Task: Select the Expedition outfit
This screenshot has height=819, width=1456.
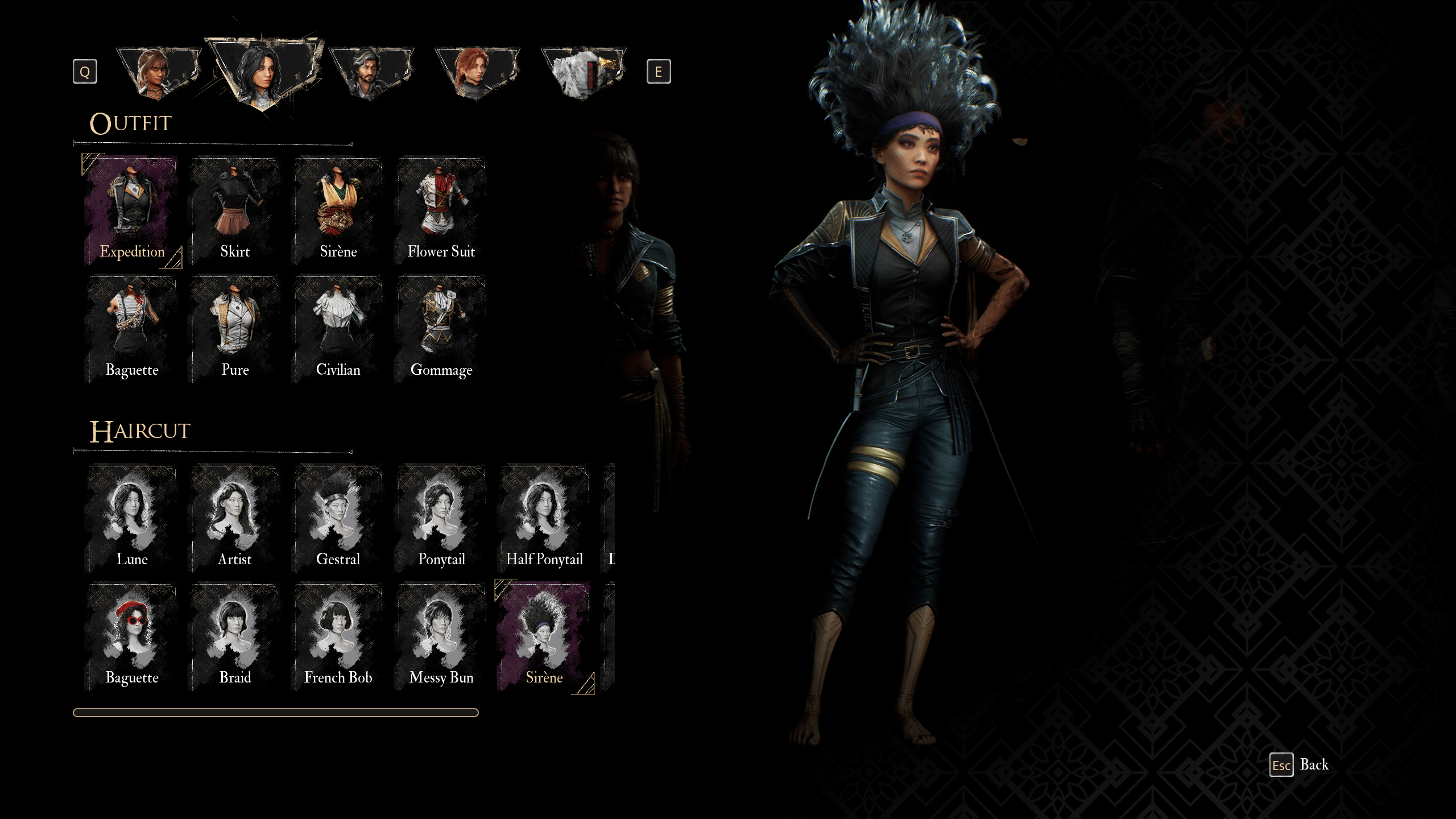Action: coord(132,211)
